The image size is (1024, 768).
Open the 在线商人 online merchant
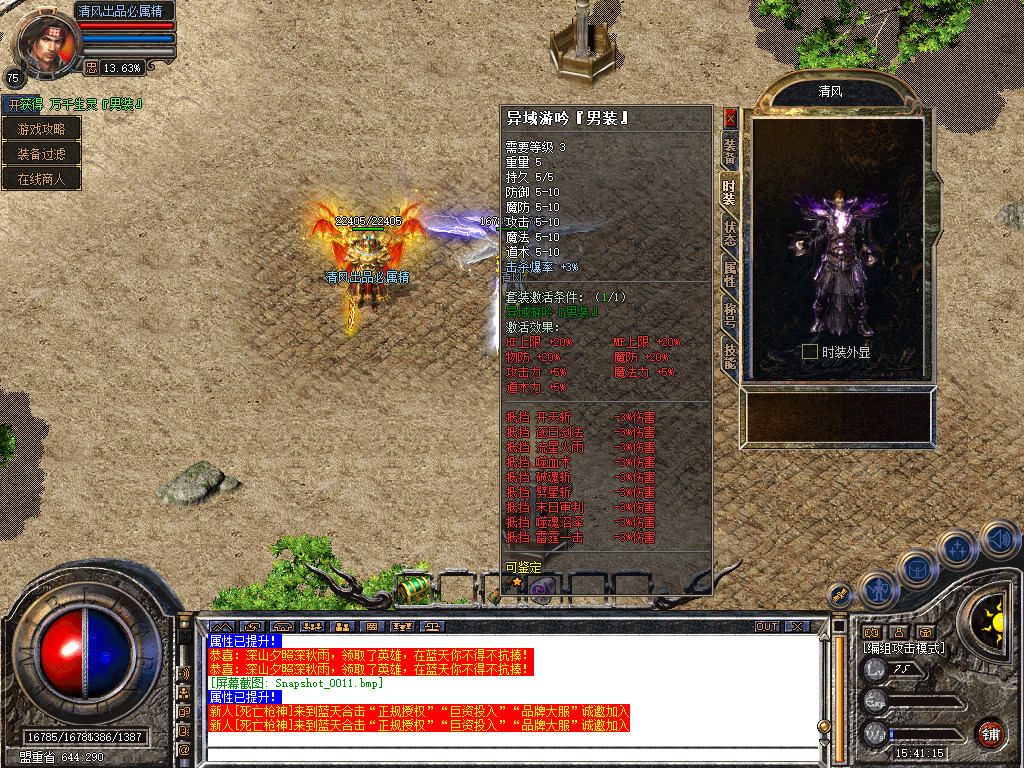click(x=41, y=179)
